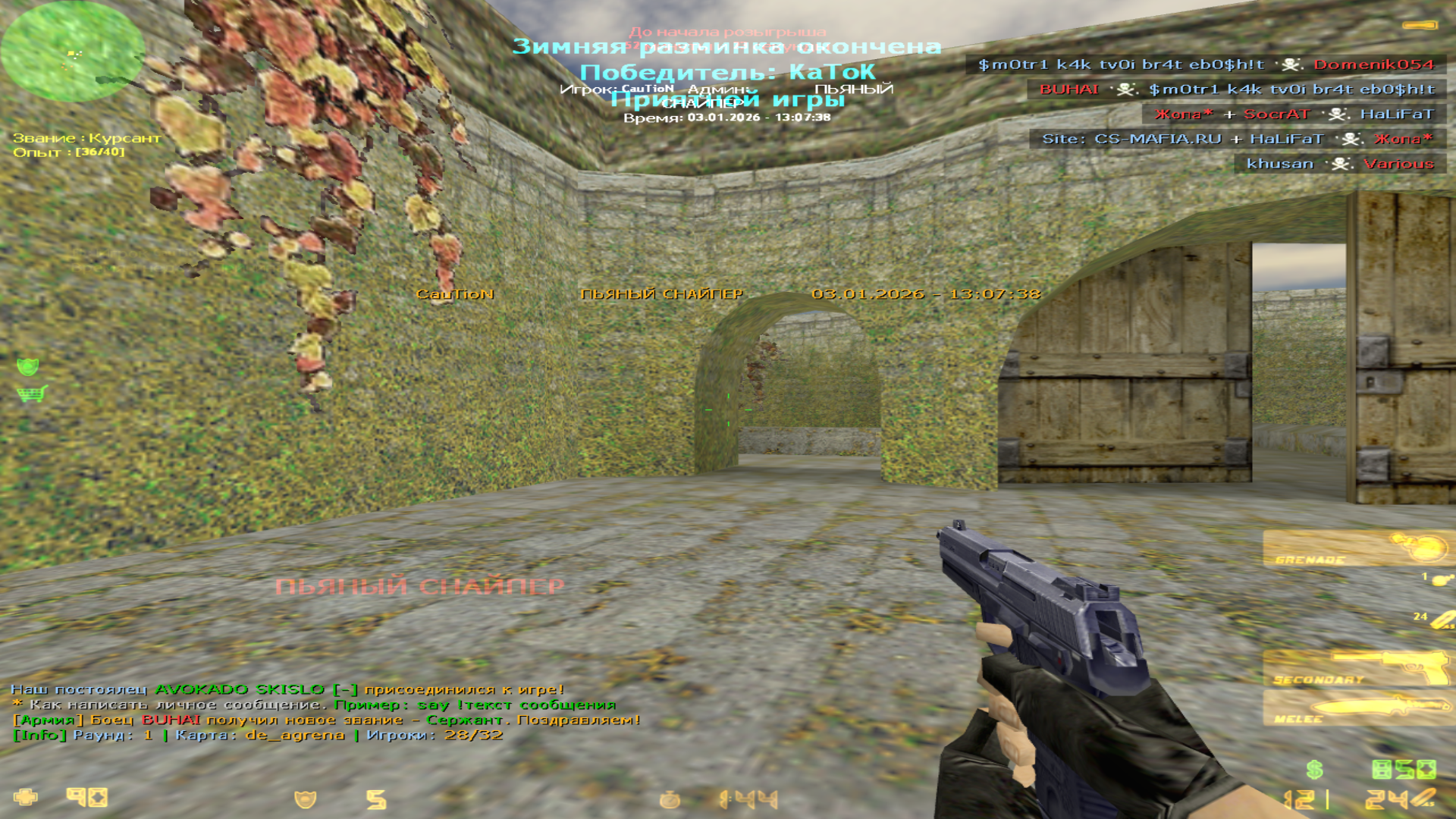Toggle the flashlight indicator icon

(1419, 26)
